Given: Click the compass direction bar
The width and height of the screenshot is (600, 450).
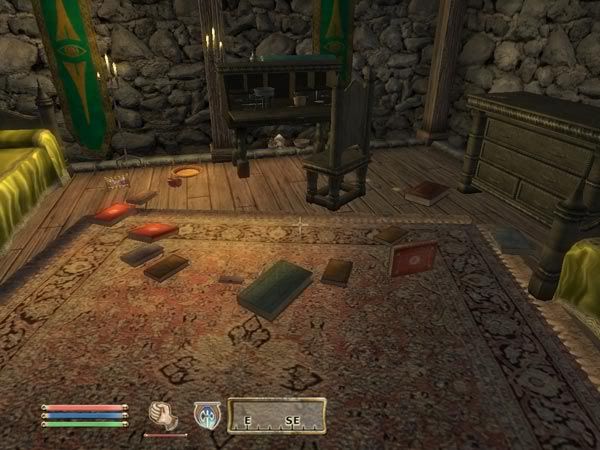Looking at the screenshot, I should pos(277,415).
